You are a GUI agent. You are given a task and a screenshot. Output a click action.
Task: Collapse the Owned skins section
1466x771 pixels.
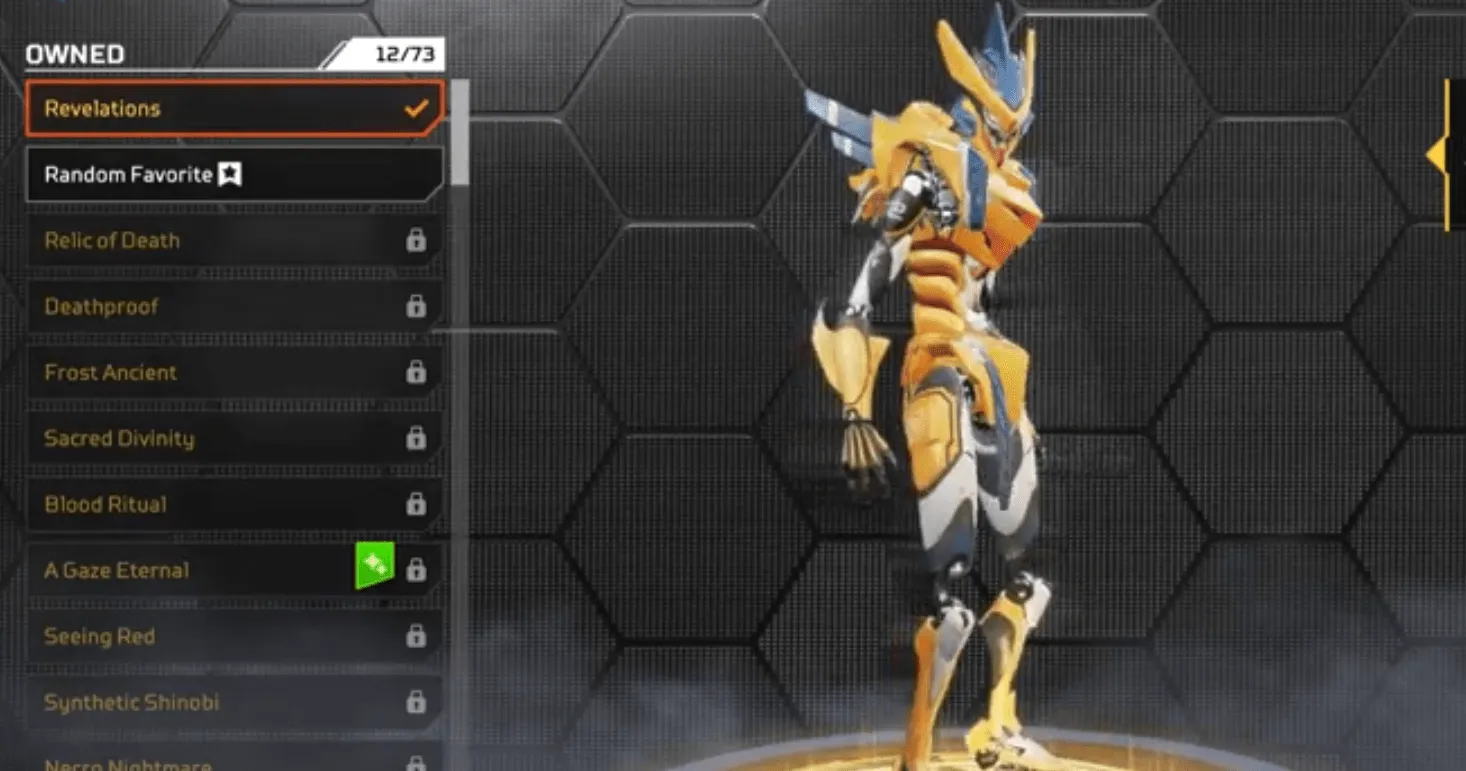point(73,54)
